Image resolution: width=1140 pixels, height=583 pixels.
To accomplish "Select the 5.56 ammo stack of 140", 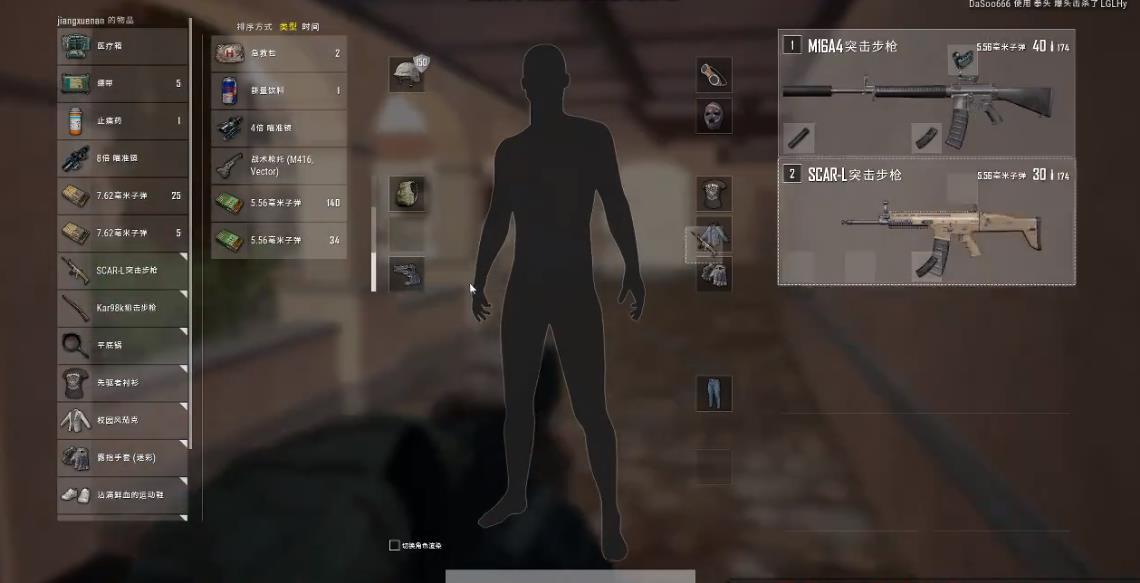I will tap(278, 203).
